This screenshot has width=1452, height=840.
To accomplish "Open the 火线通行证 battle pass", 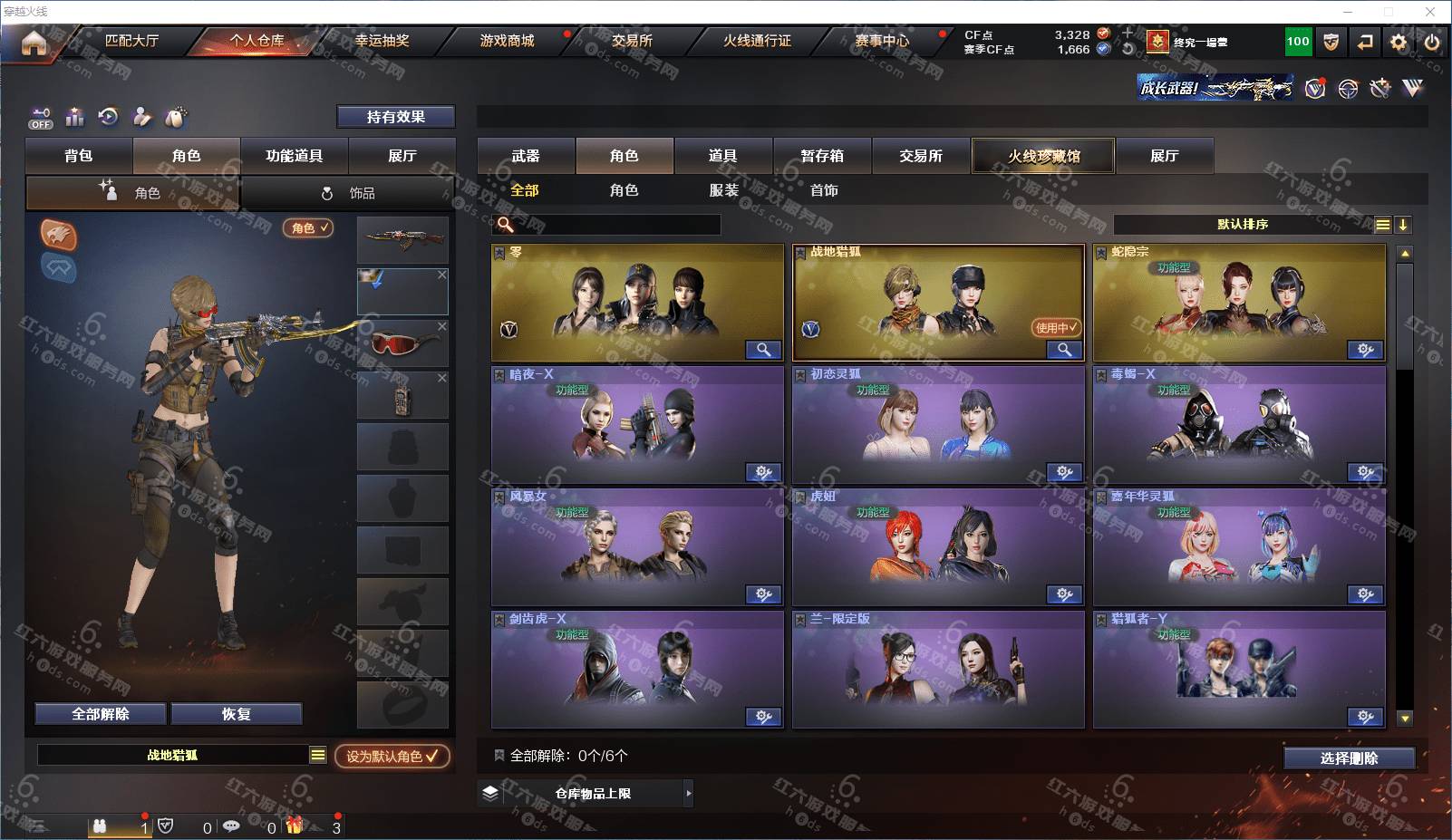I will coord(757,41).
